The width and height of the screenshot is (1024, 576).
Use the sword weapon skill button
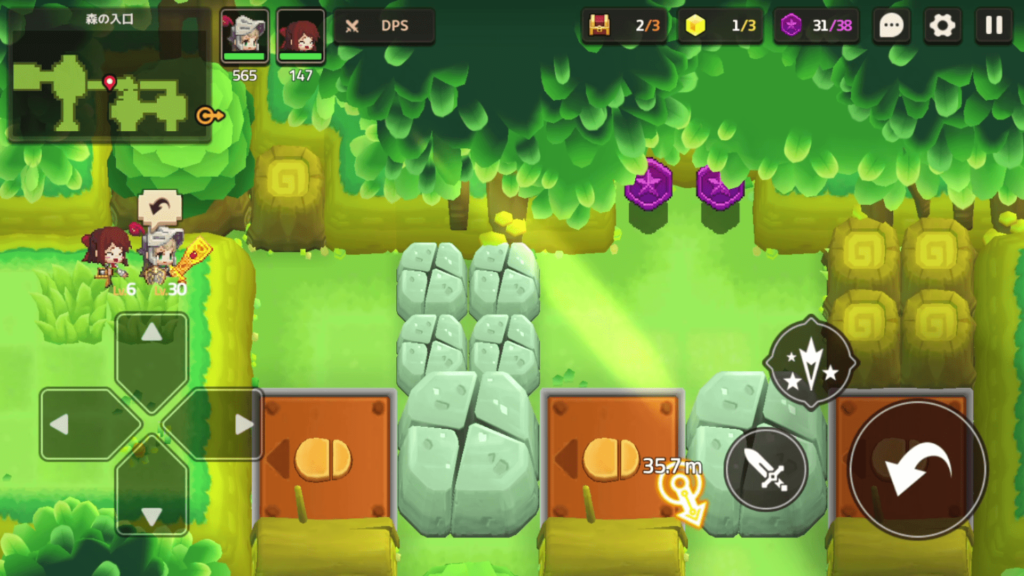coord(766,469)
